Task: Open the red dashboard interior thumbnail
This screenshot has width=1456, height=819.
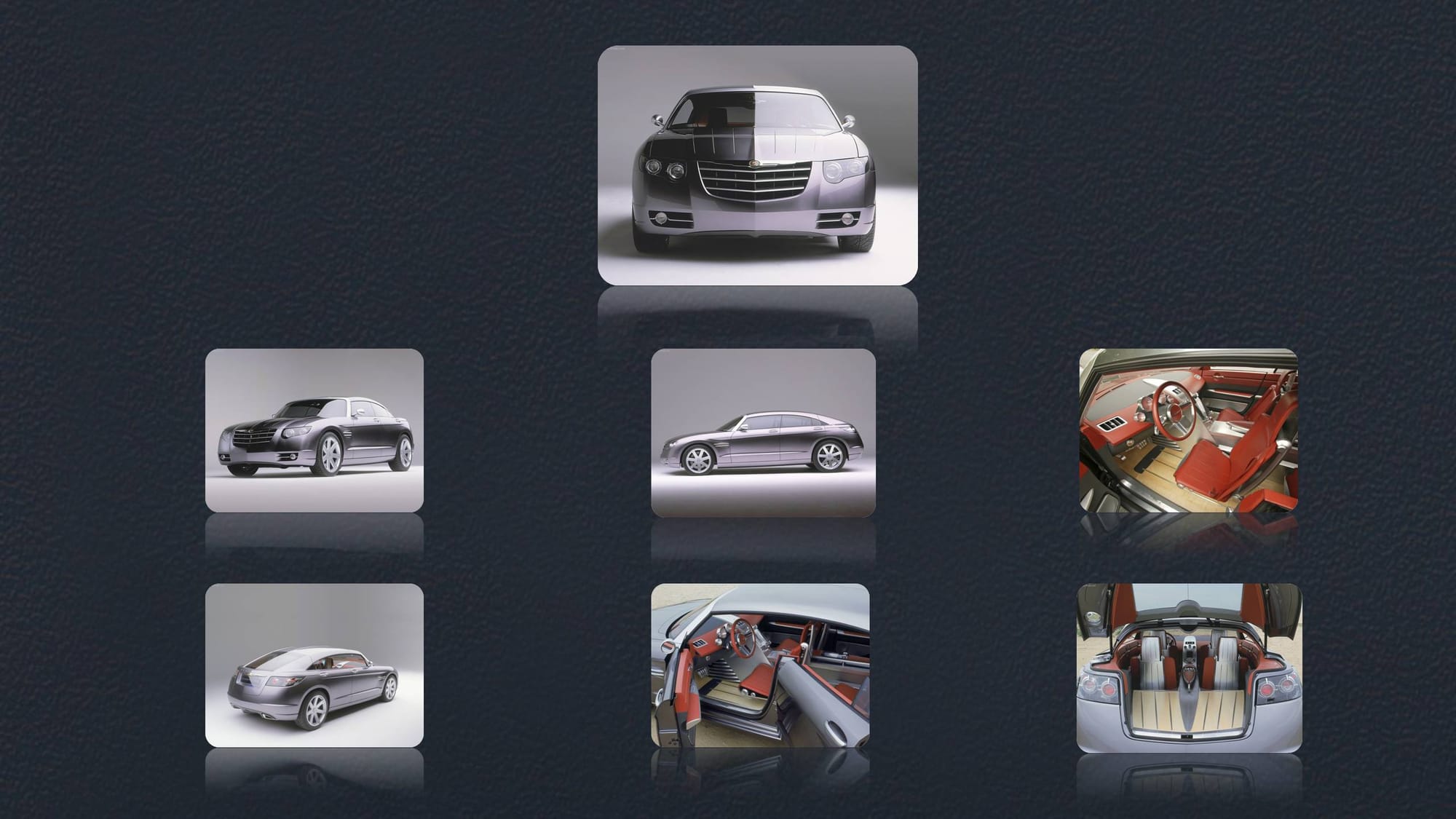Action: click(x=1188, y=430)
